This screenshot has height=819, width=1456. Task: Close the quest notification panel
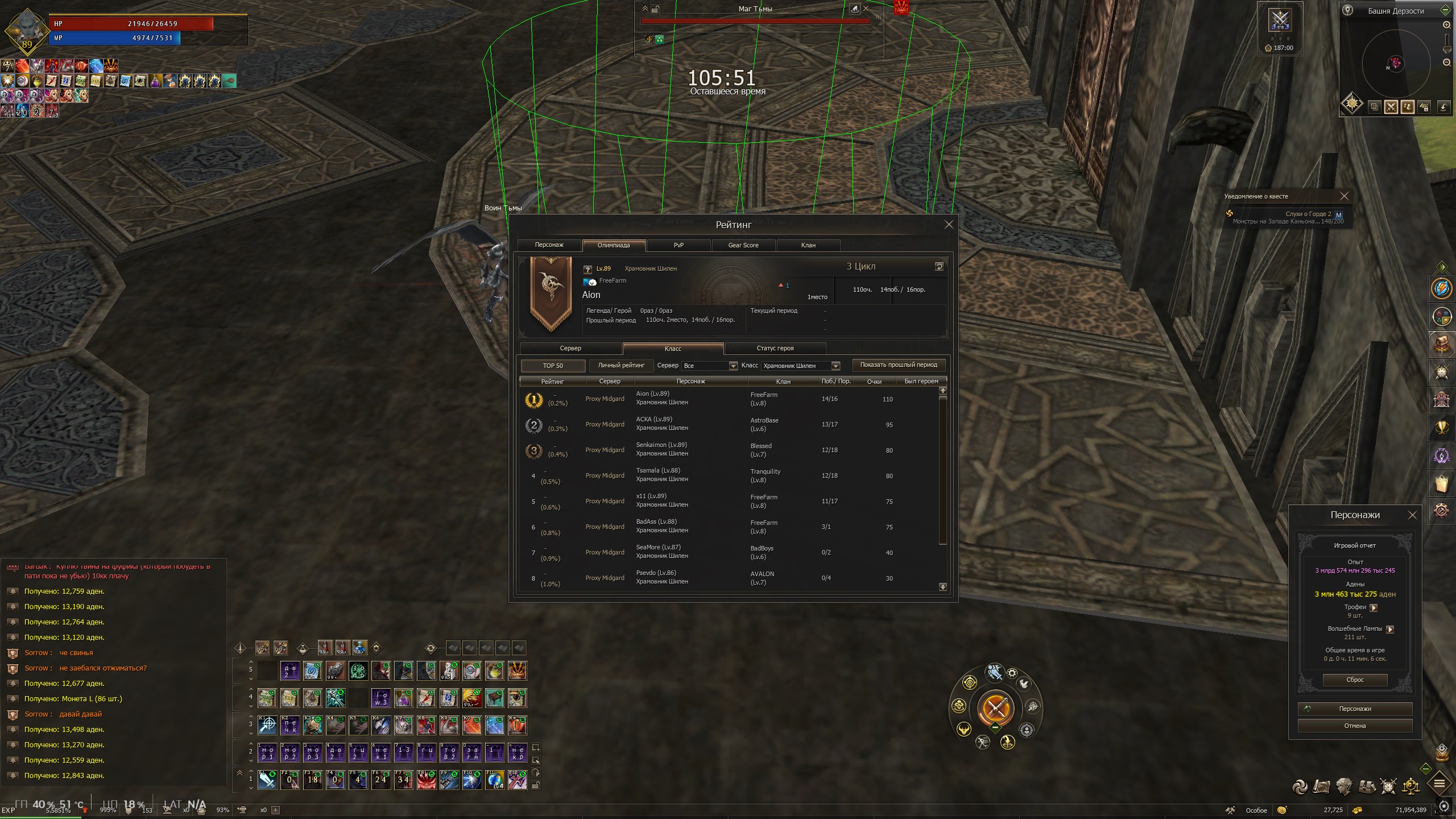coord(1344,196)
